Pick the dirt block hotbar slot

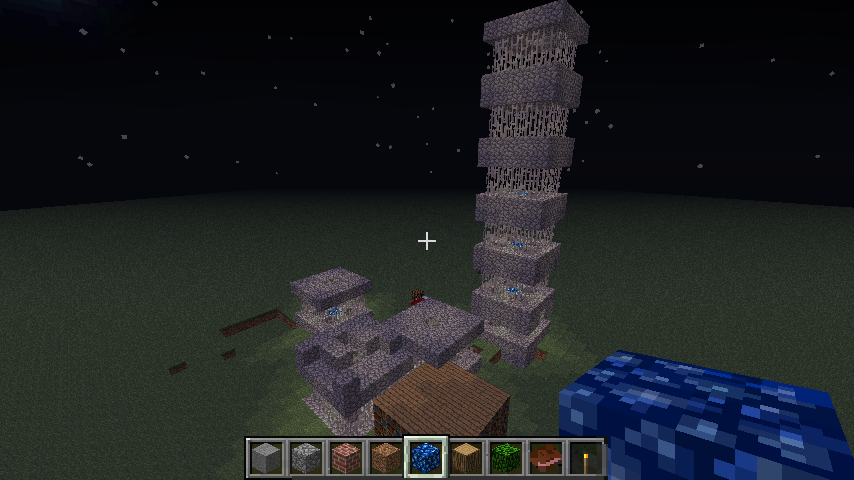point(385,458)
